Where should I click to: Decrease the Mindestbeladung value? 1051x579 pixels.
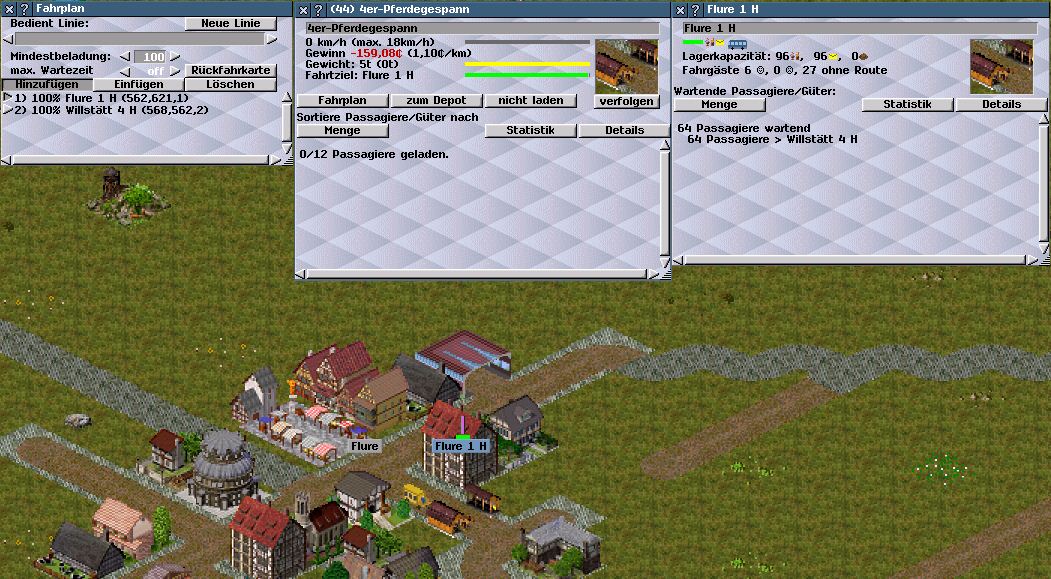tap(125, 57)
